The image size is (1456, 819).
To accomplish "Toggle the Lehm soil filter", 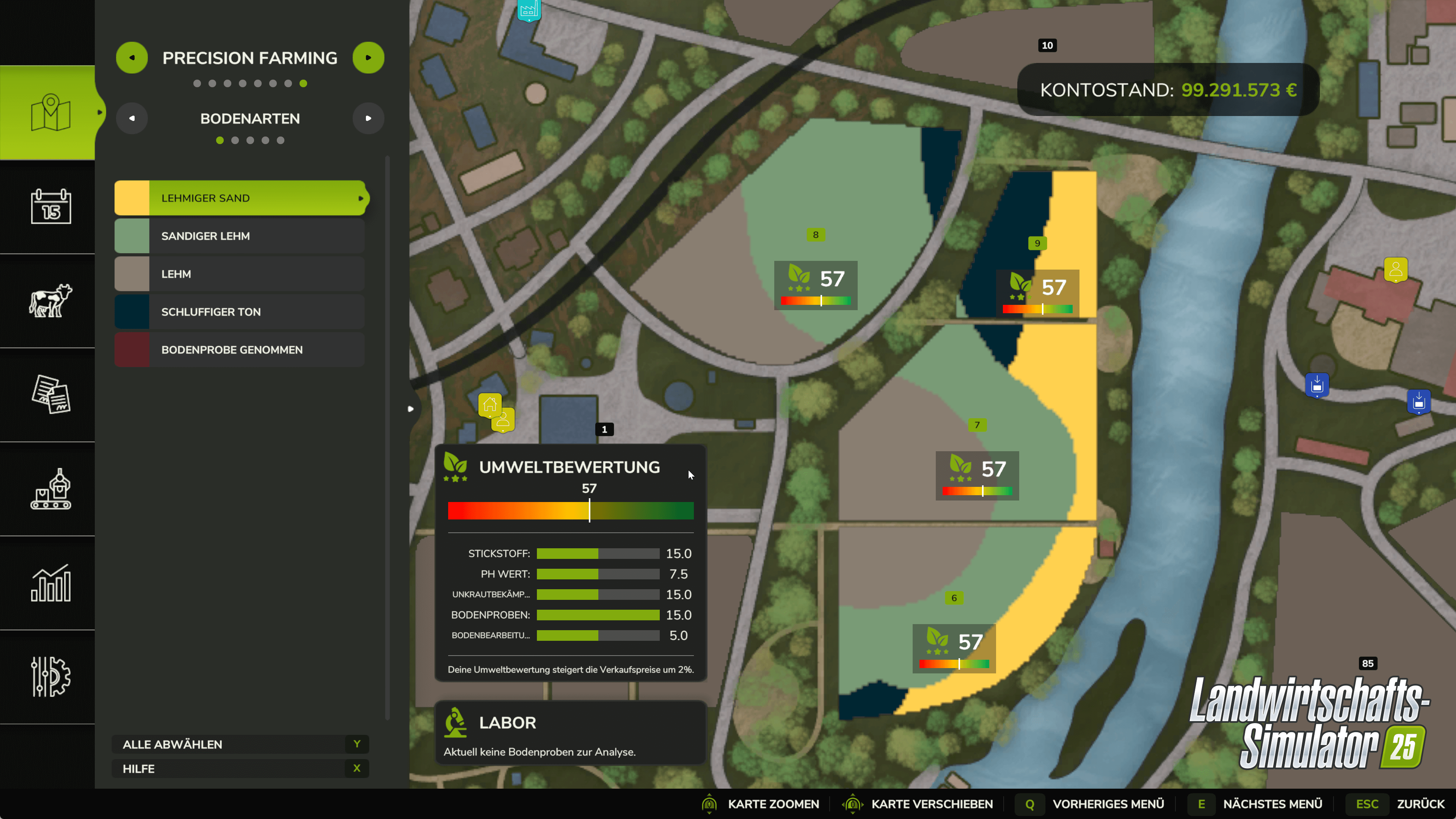I will pyautogui.click(x=240, y=274).
